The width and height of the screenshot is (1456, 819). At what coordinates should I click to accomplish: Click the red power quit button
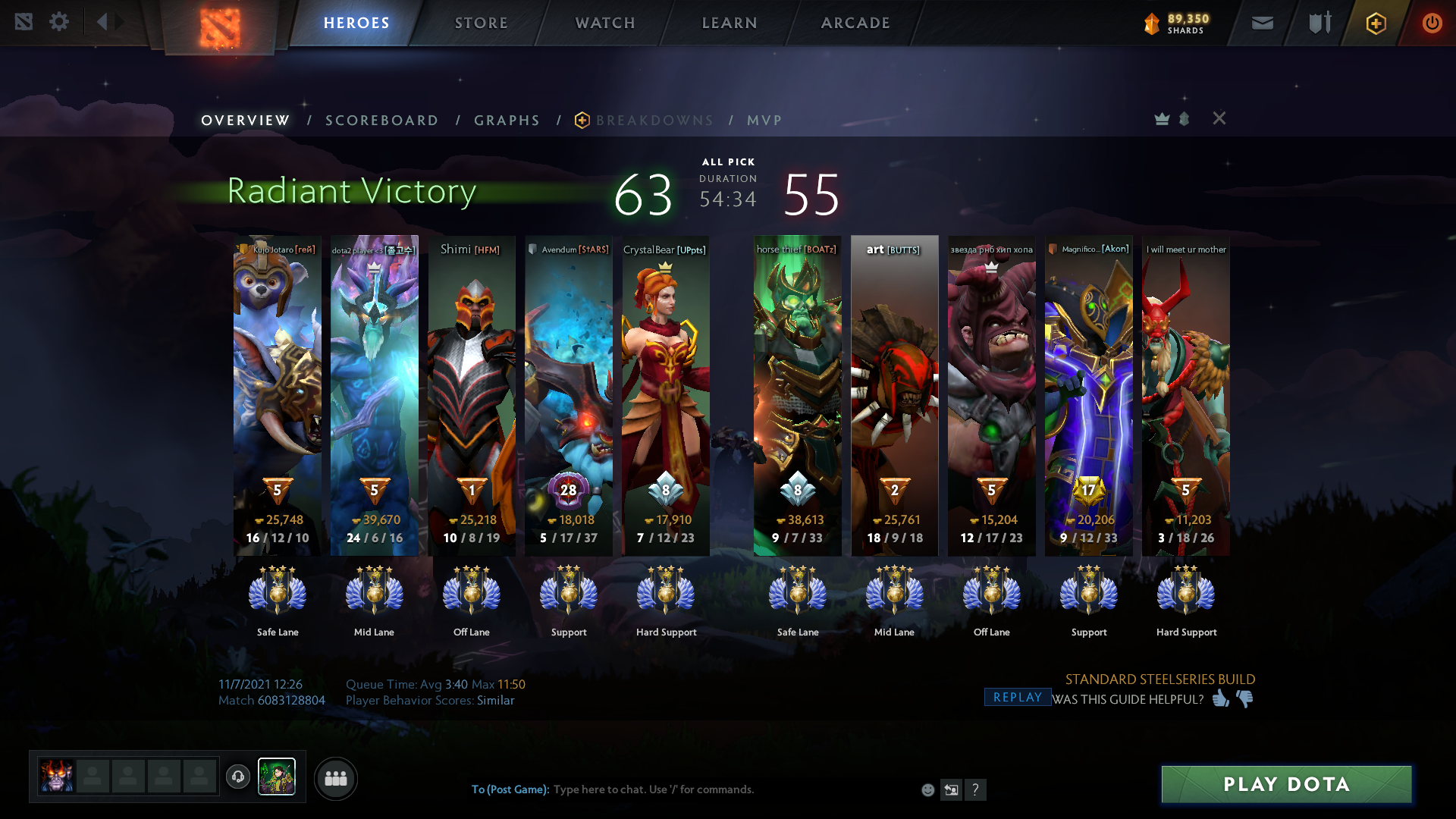(1432, 24)
